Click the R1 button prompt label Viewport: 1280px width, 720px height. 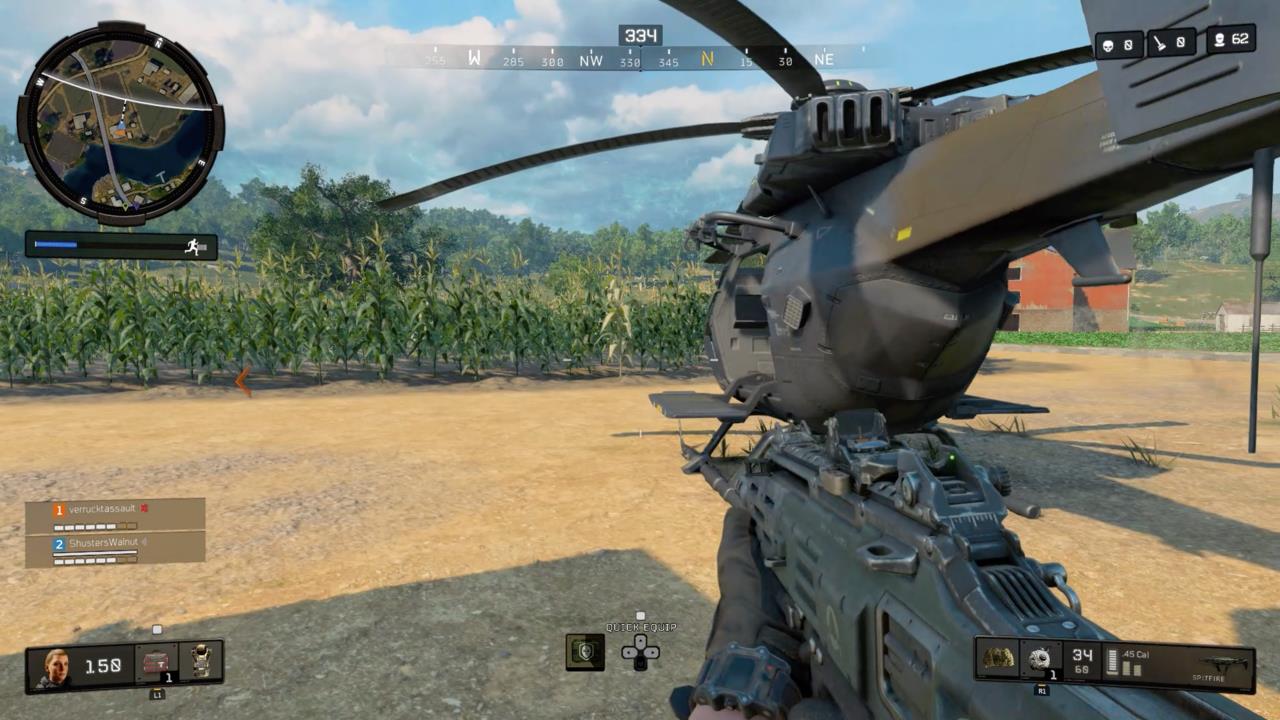pos(1042,690)
